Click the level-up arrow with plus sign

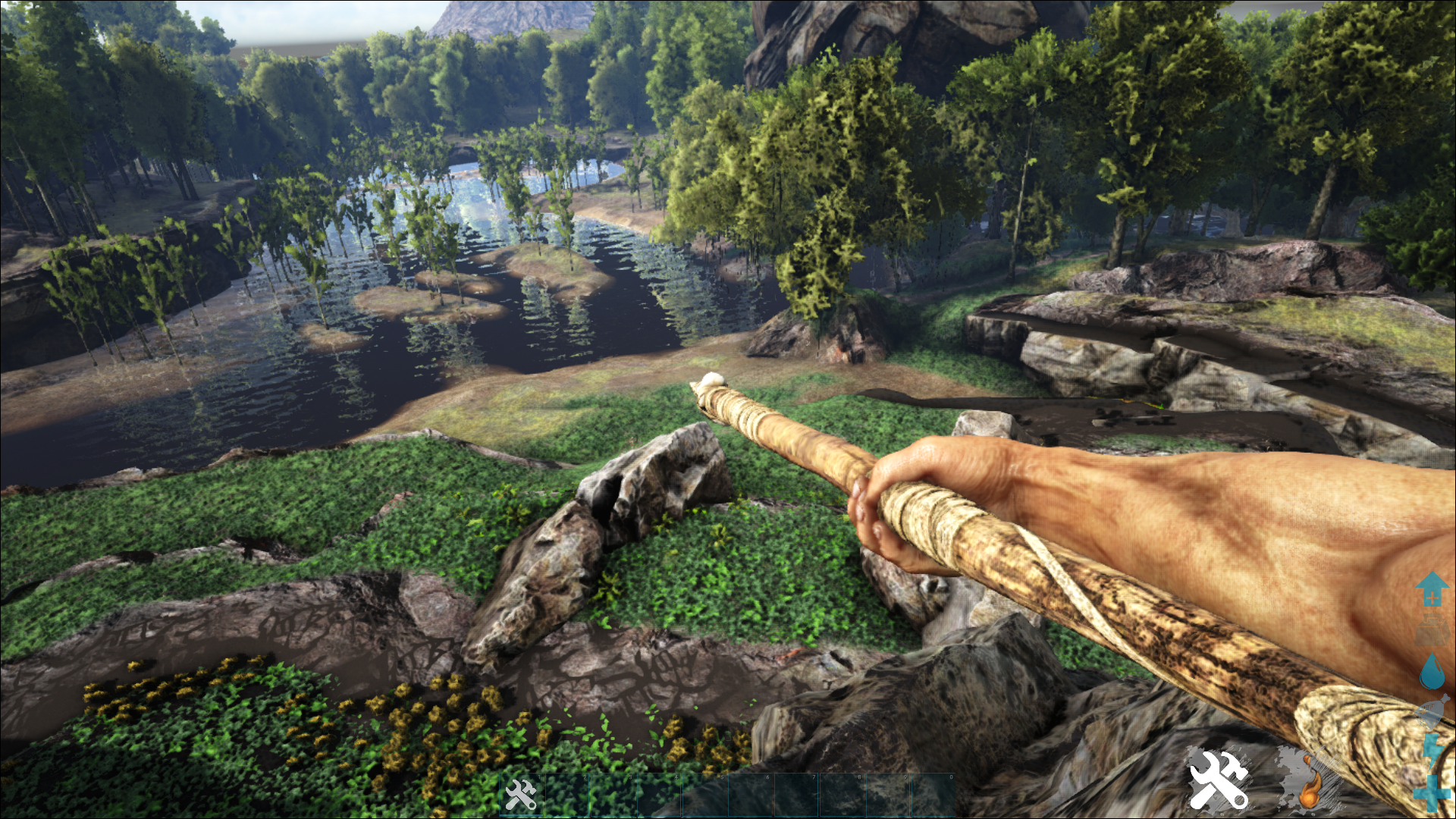click(1431, 589)
